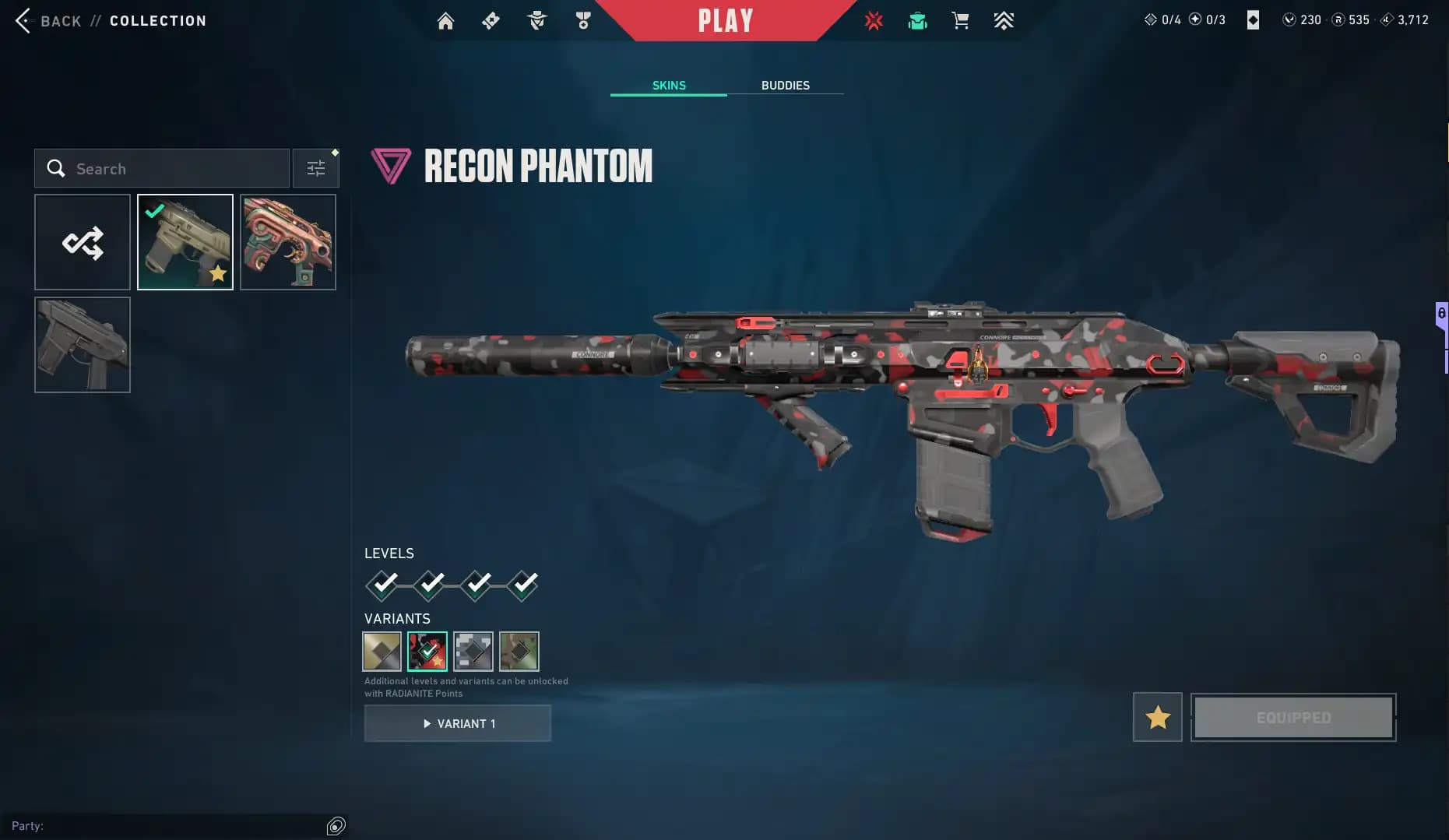
Task: Click the back arrow to Collection
Action: coord(23,21)
